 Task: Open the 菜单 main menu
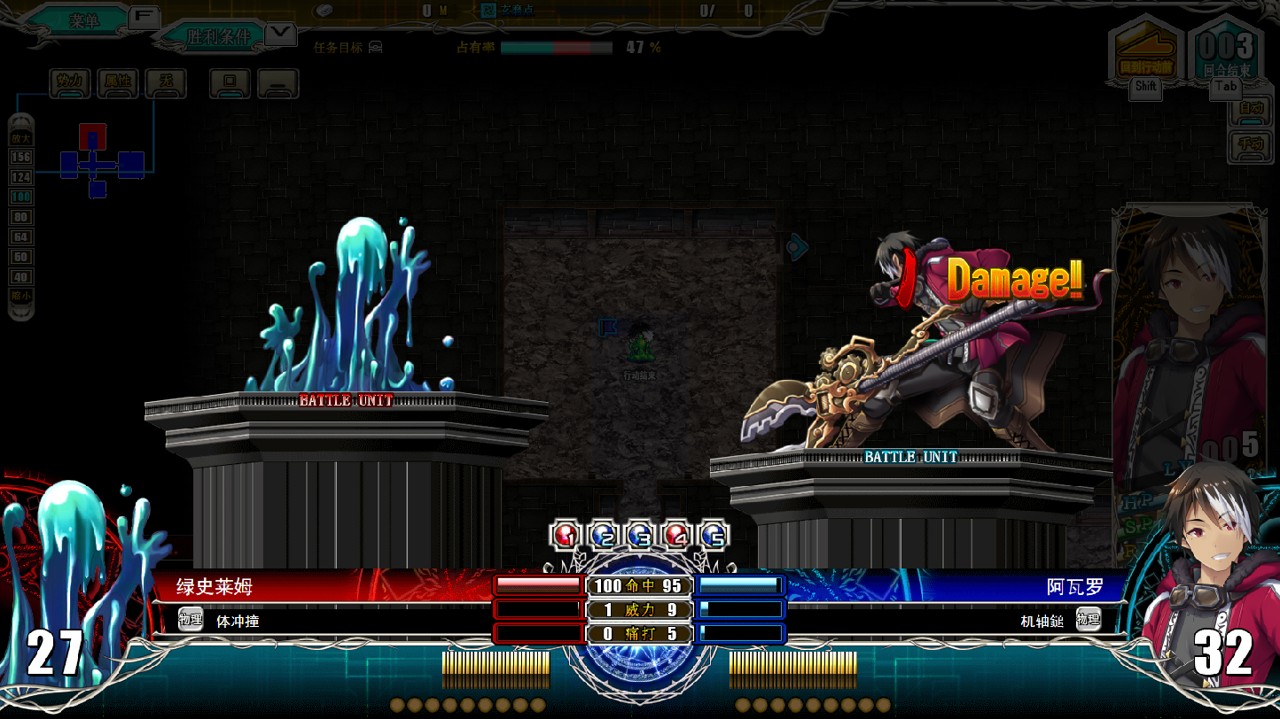(x=84, y=20)
